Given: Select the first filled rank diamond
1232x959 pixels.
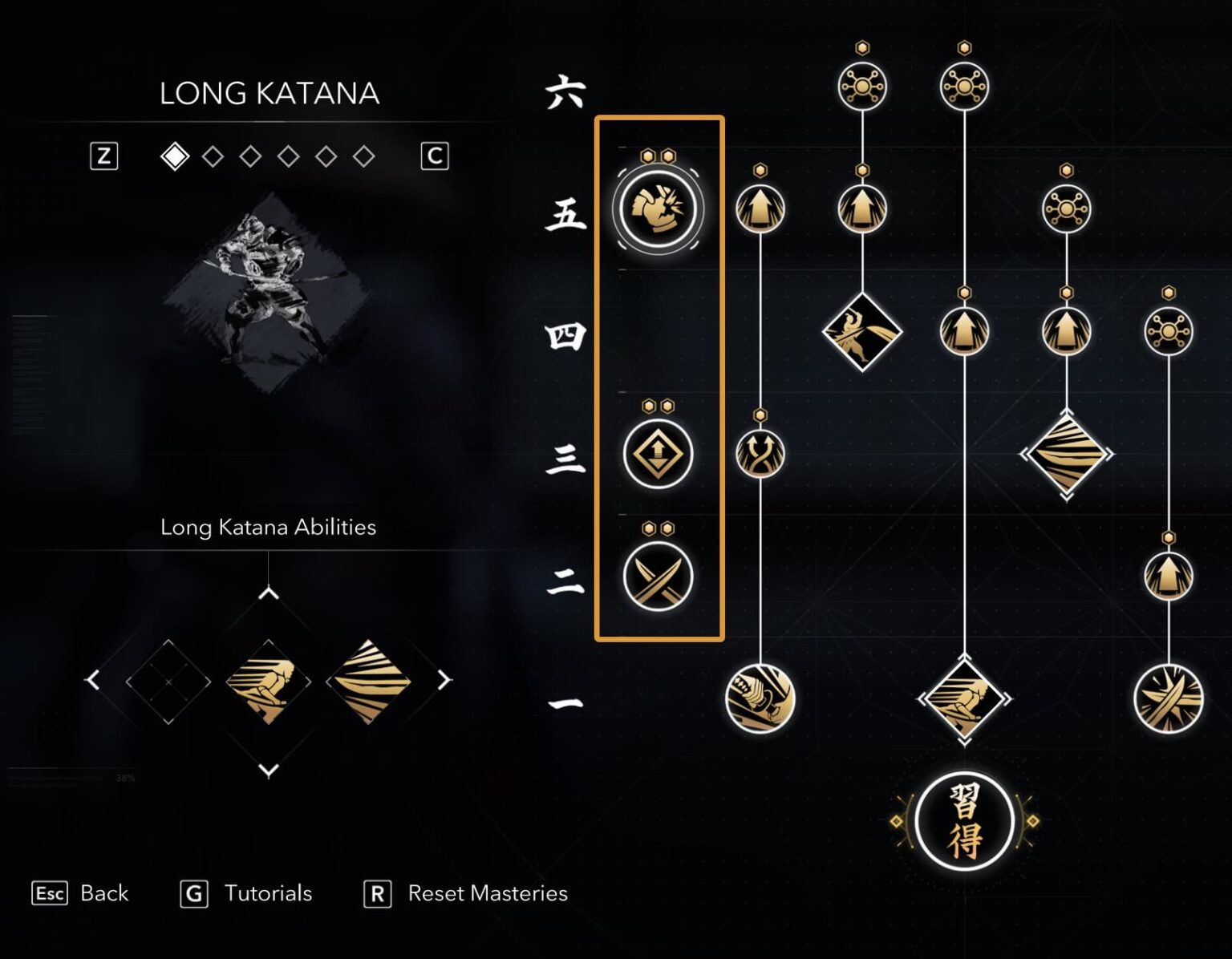Looking at the screenshot, I should pos(175,156).
